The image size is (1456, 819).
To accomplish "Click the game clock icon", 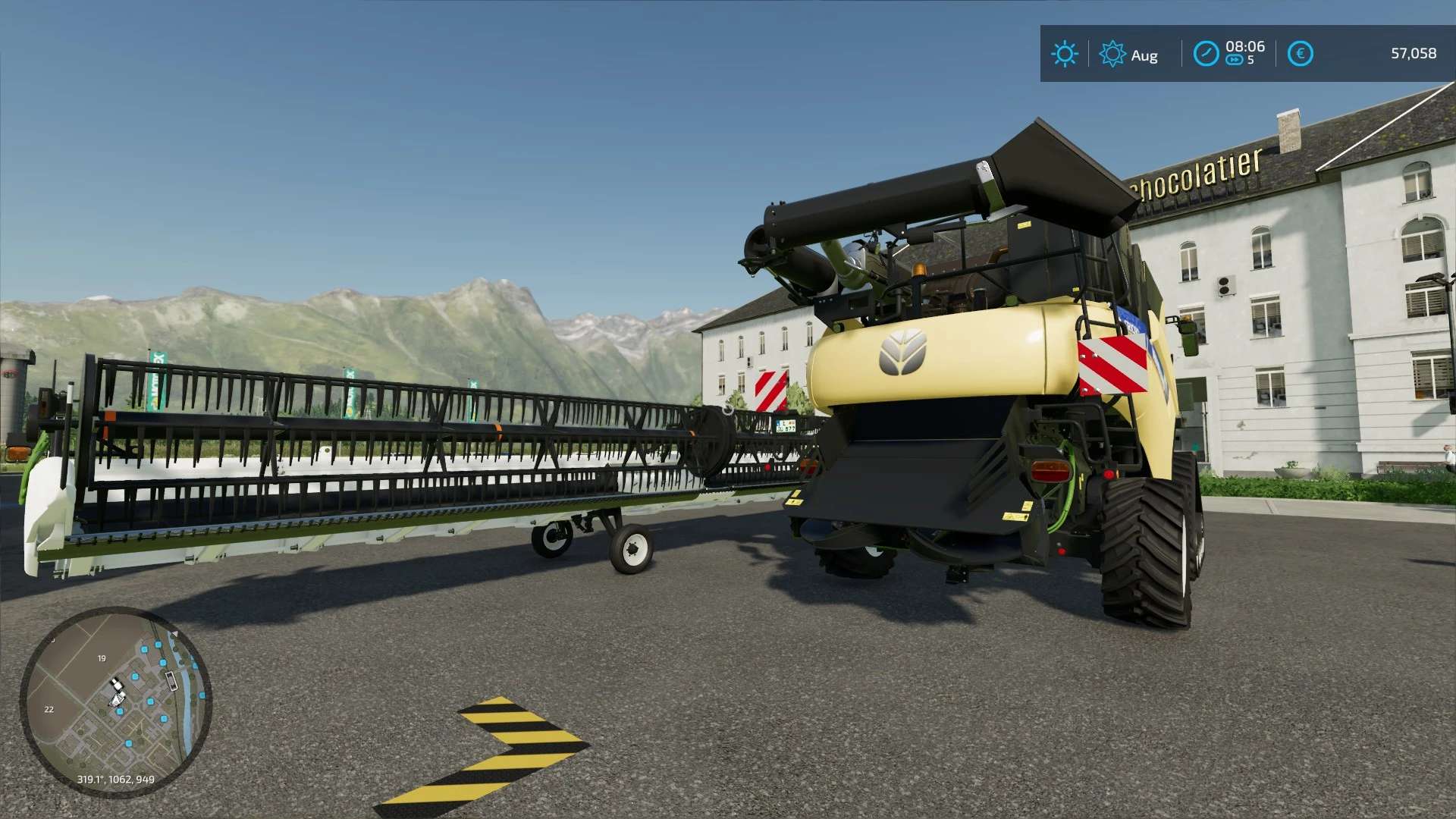I will (1206, 54).
